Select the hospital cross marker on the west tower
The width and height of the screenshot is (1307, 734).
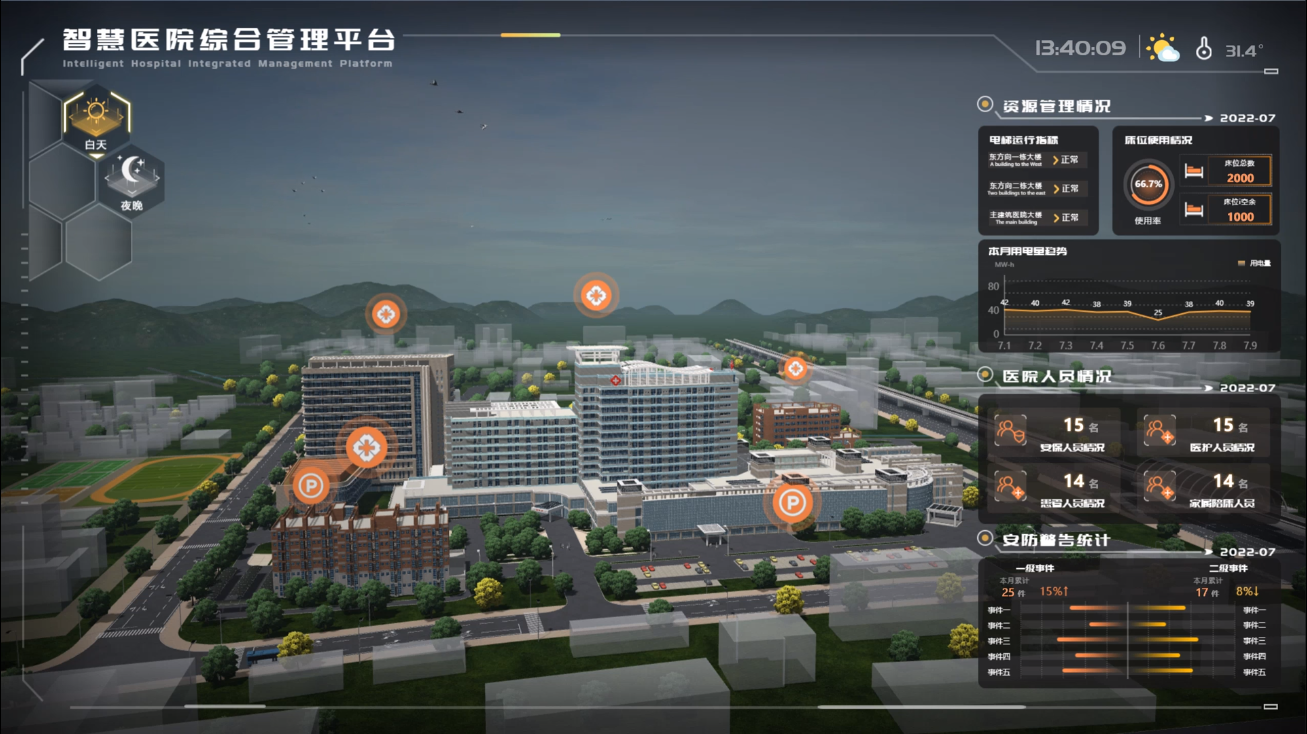coord(367,448)
